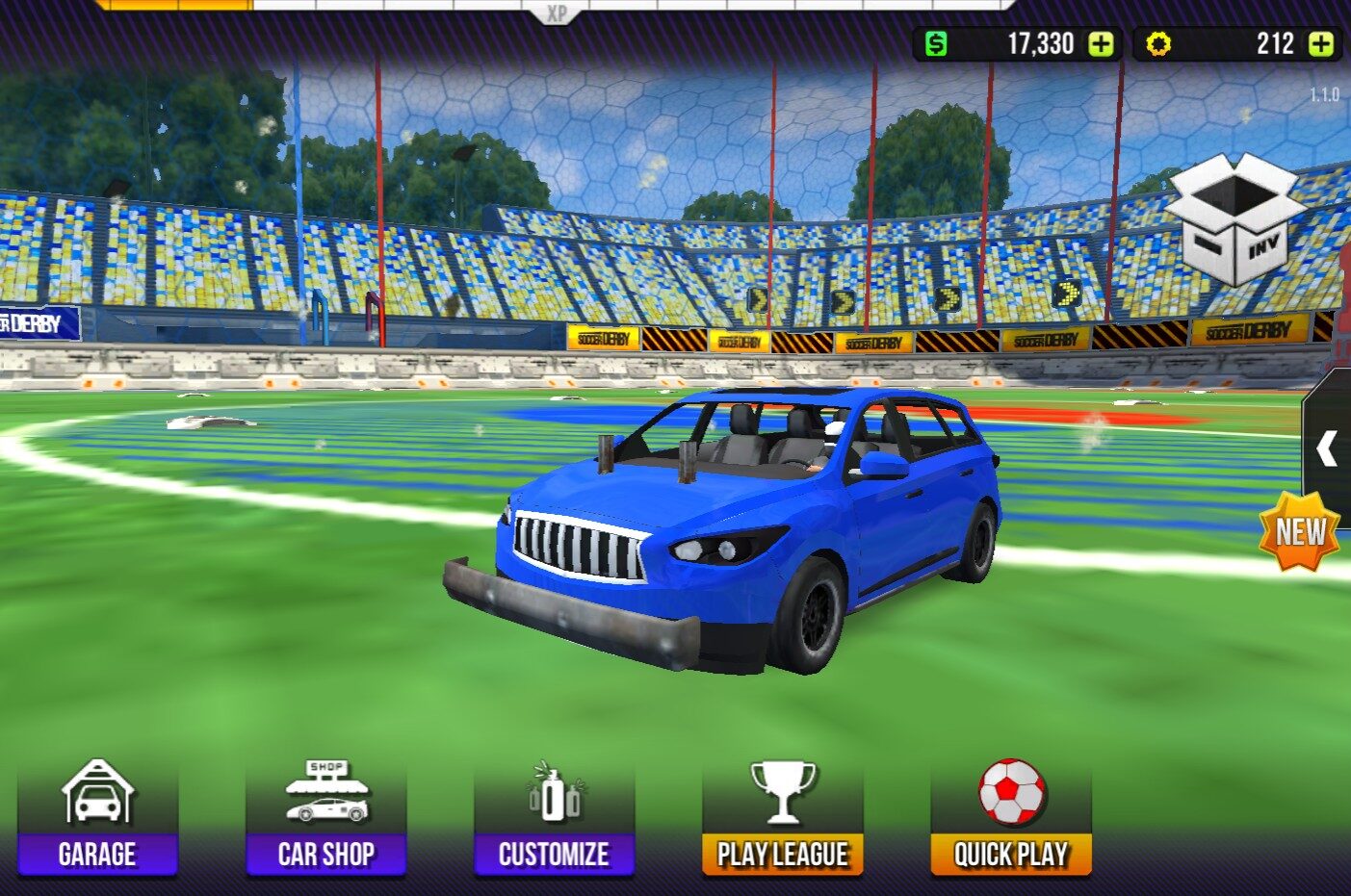The image size is (1351, 896).
Task: Click the PLAY LEAGUE text button
Action: [783, 854]
